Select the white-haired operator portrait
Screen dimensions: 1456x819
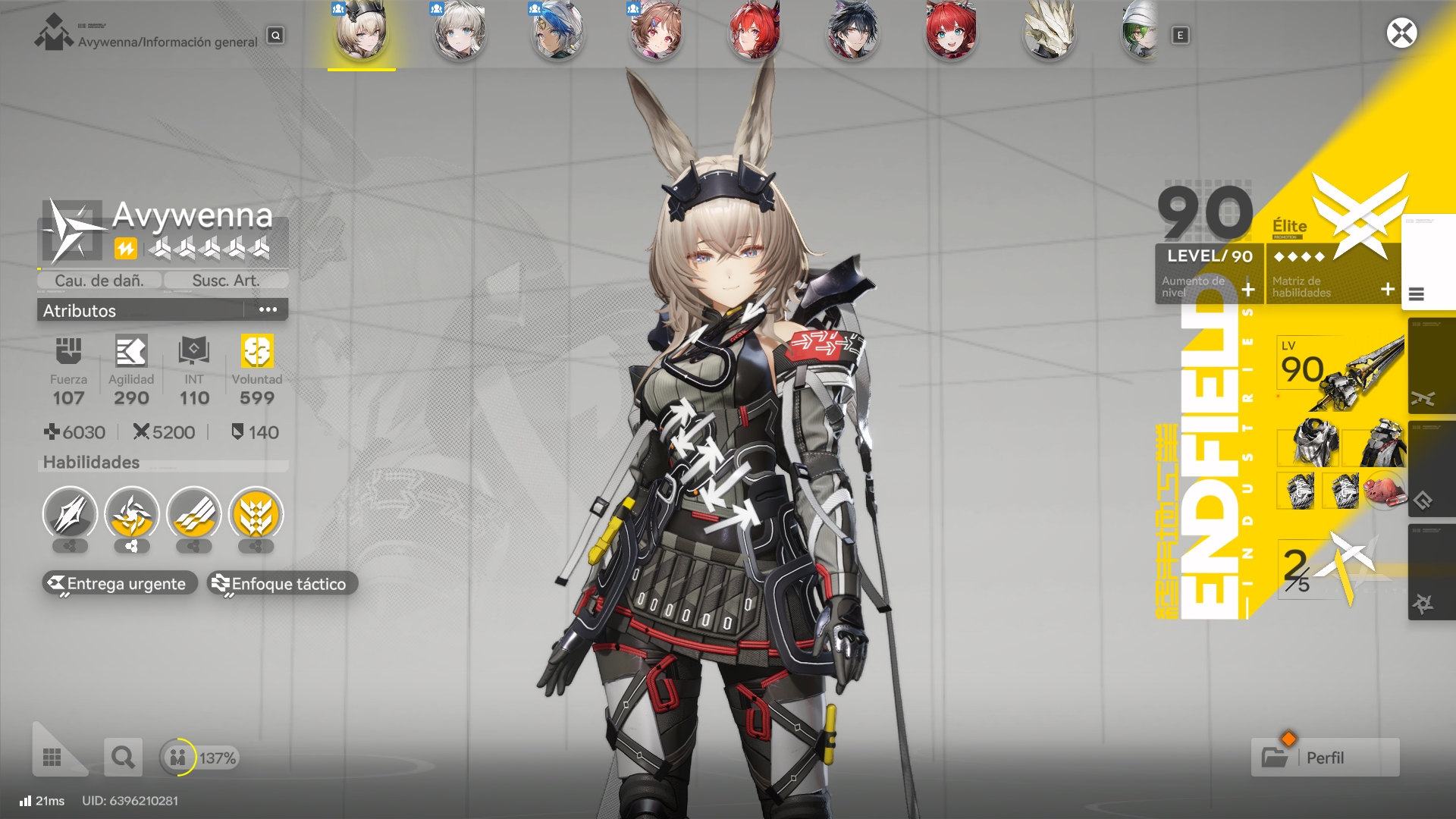[460, 33]
